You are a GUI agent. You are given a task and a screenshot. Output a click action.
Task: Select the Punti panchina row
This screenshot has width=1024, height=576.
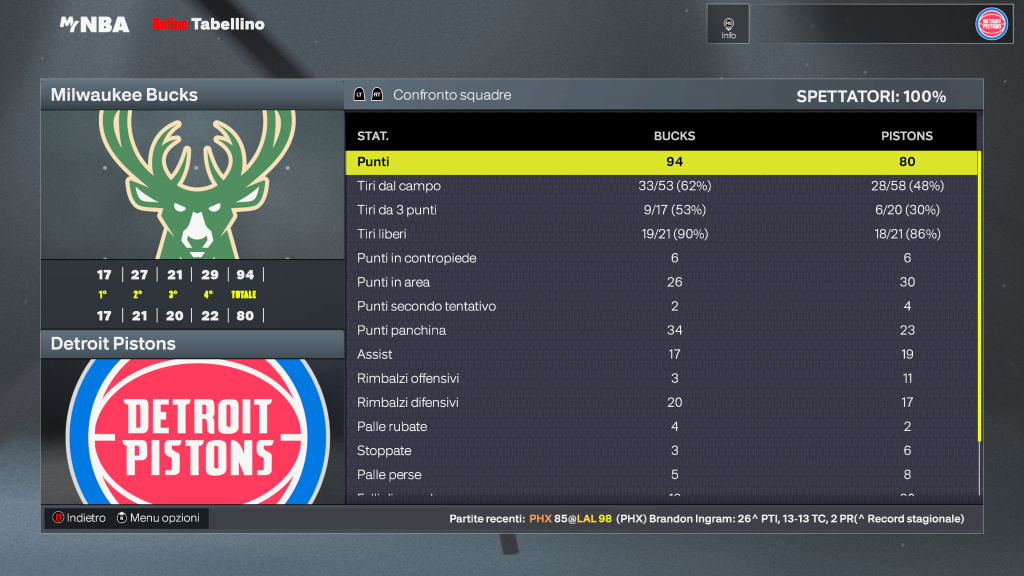coord(660,330)
